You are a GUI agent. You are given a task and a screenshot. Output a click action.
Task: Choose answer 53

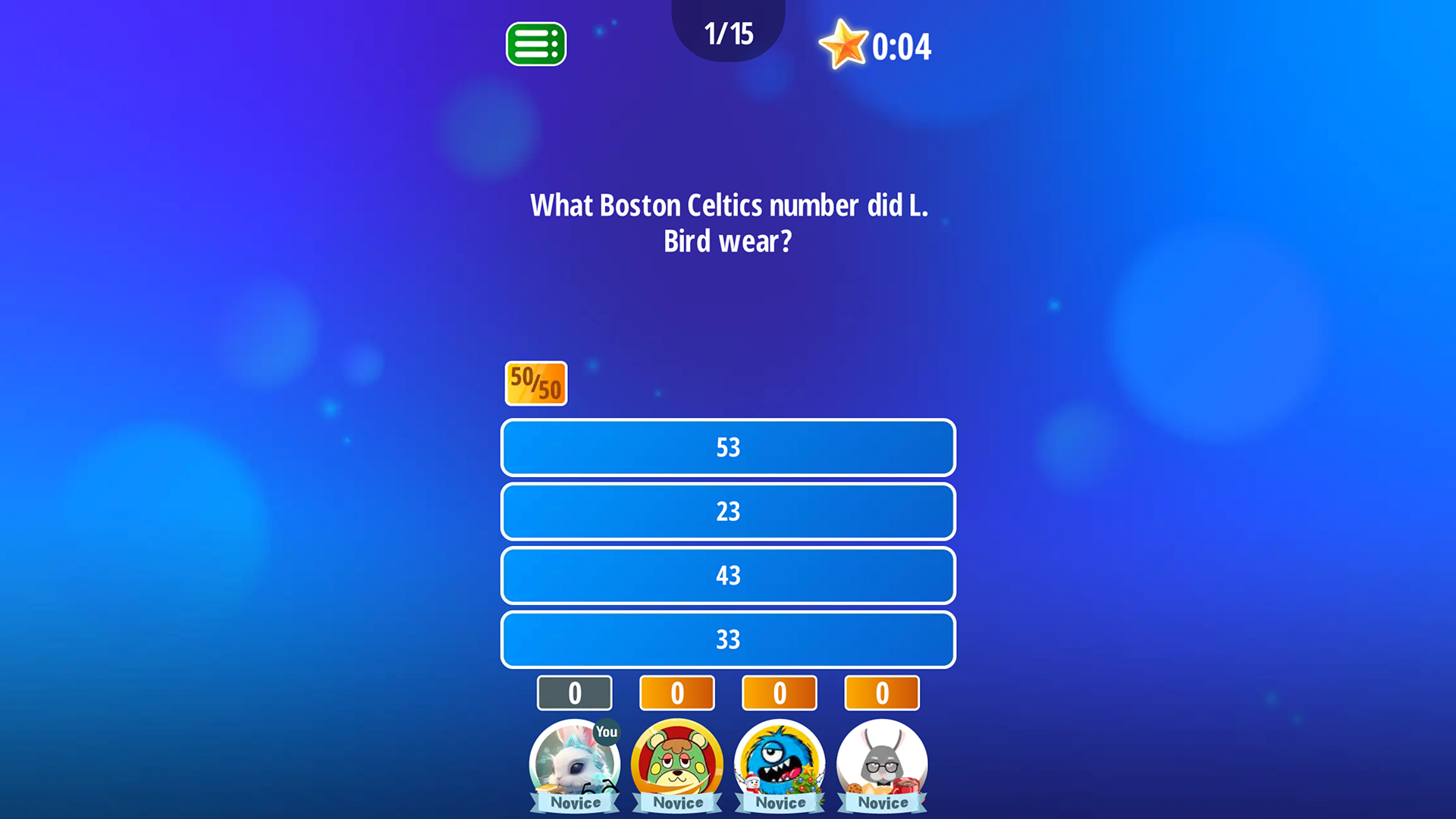[x=728, y=447]
